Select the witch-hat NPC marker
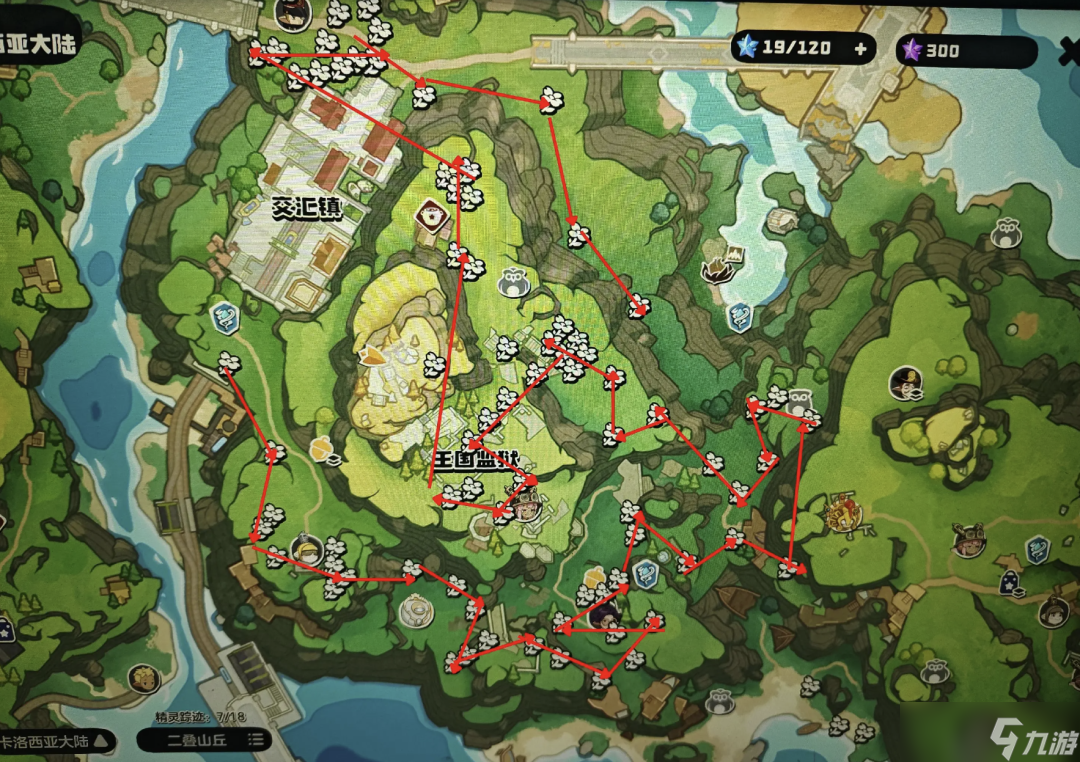 (x=905, y=381)
